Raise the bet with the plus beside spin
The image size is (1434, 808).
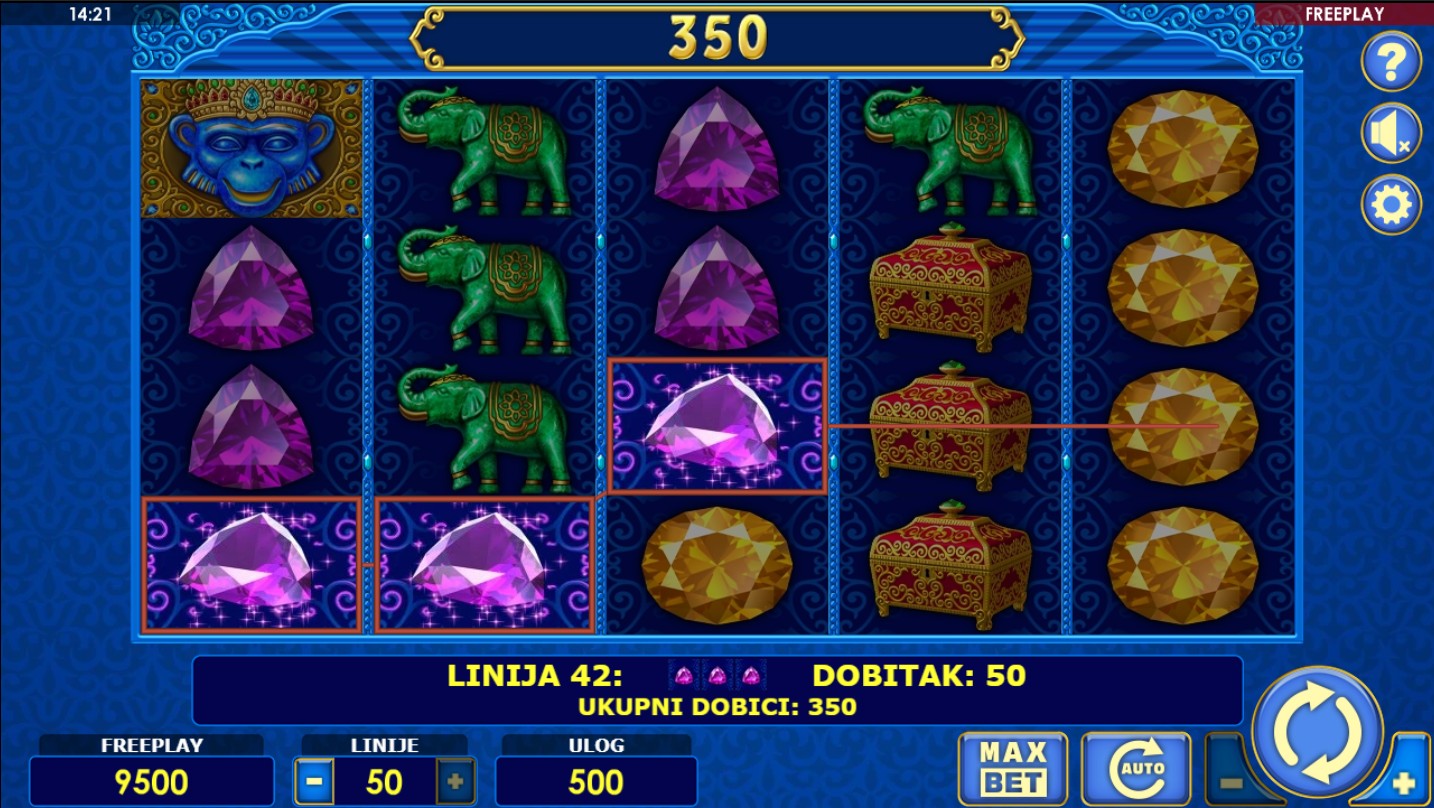tap(1405, 783)
